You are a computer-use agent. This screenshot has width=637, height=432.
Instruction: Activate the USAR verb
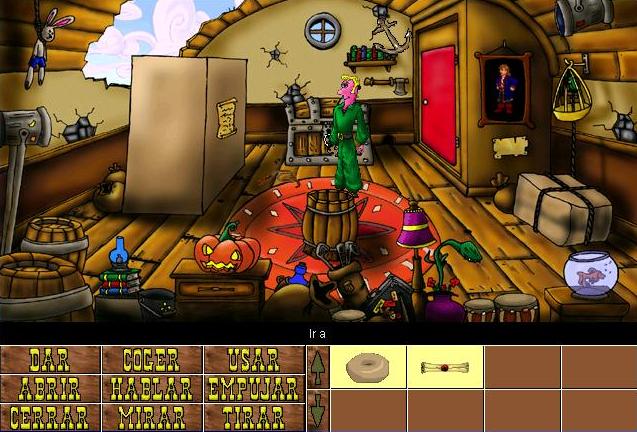tap(252, 360)
